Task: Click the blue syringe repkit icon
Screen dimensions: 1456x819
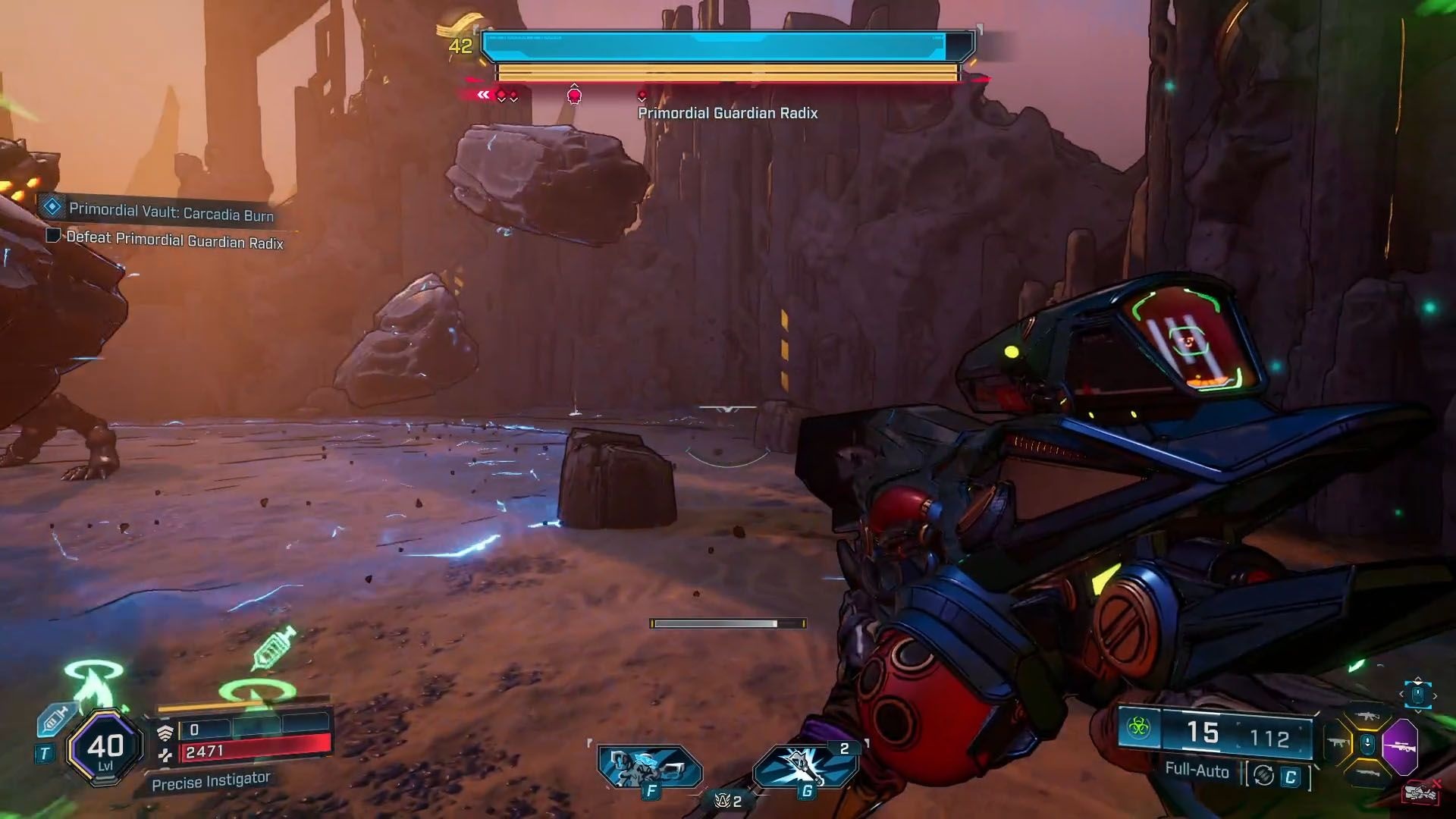Action: 55,718
